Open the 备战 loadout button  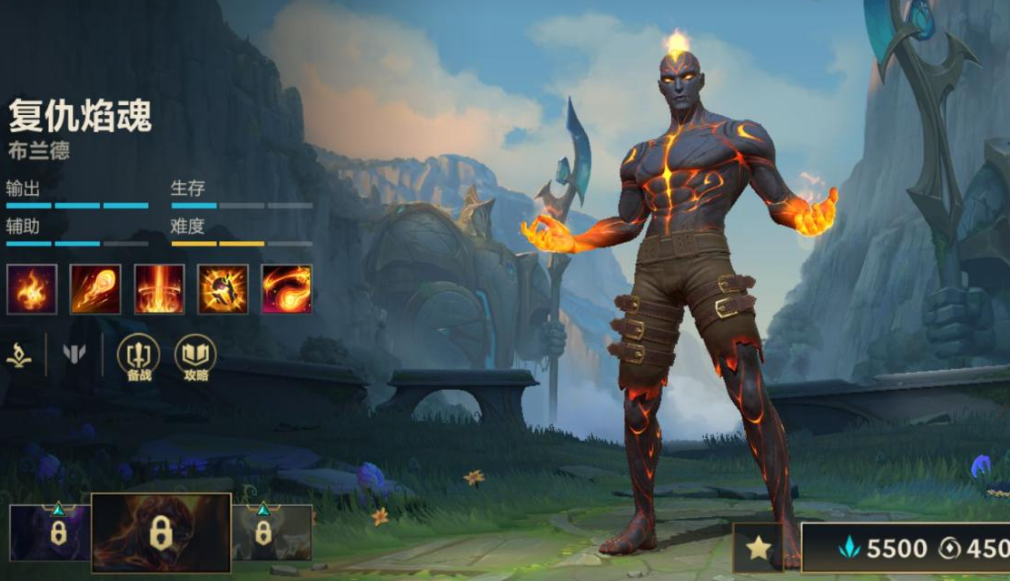[138, 358]
